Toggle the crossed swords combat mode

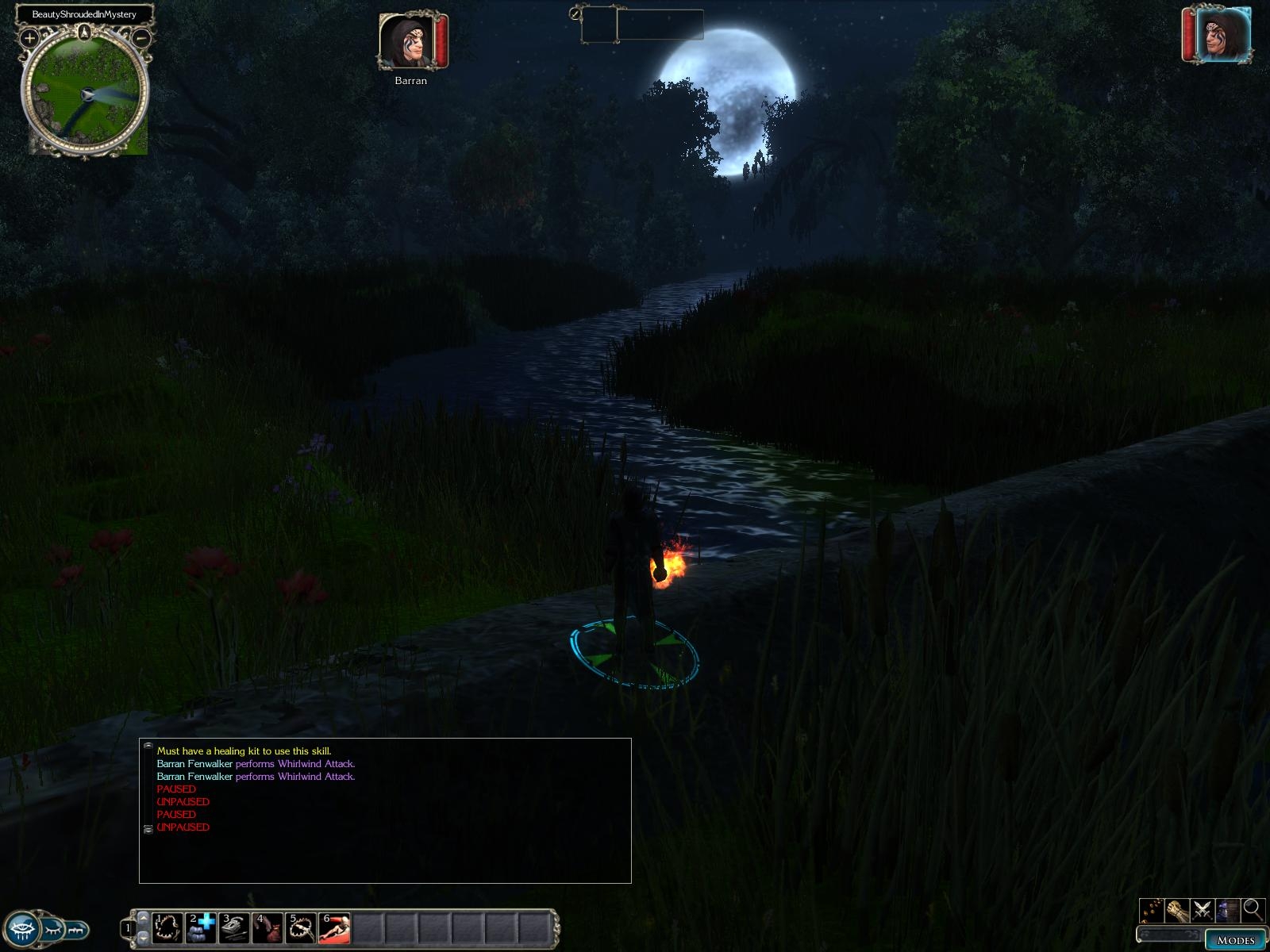coord(1203,909)
